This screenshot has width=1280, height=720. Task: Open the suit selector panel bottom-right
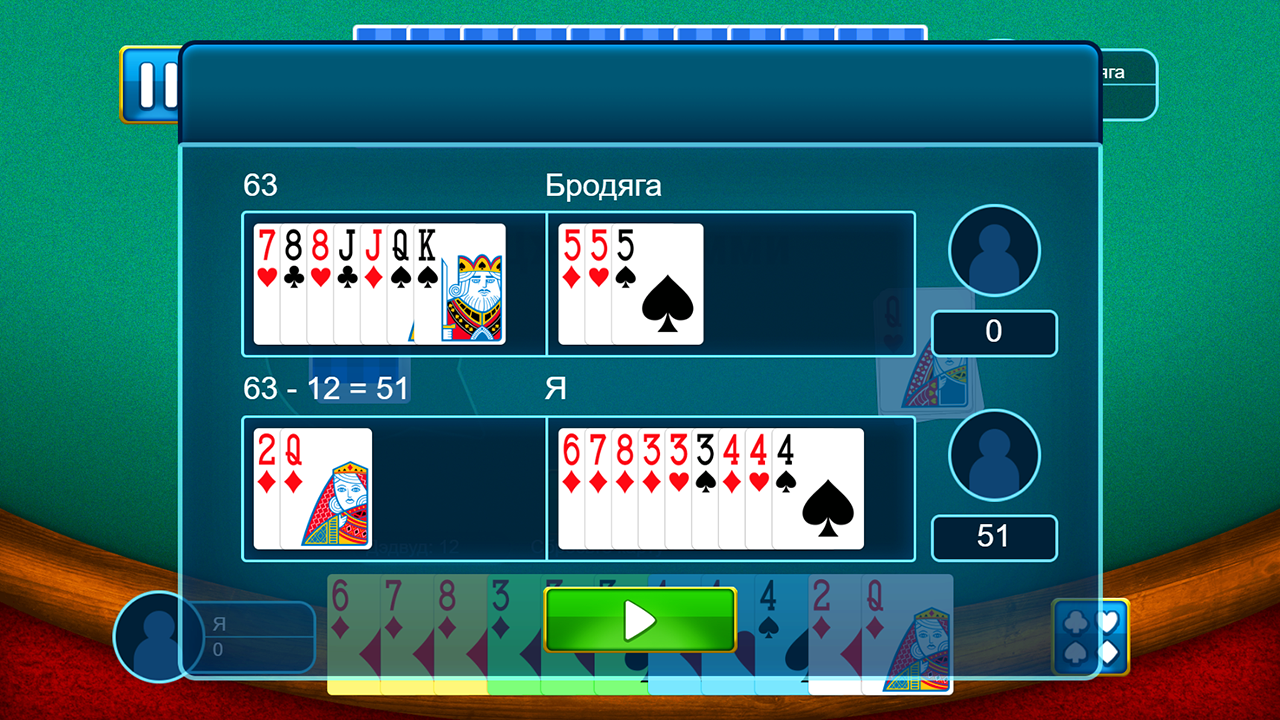pos(1090,638)
